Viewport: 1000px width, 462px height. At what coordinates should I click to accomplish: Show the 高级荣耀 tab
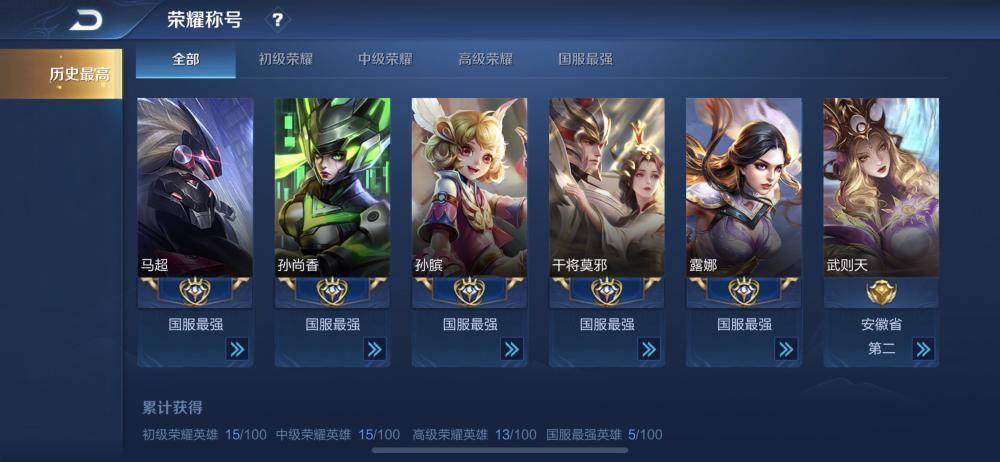(x=485, y=59)
